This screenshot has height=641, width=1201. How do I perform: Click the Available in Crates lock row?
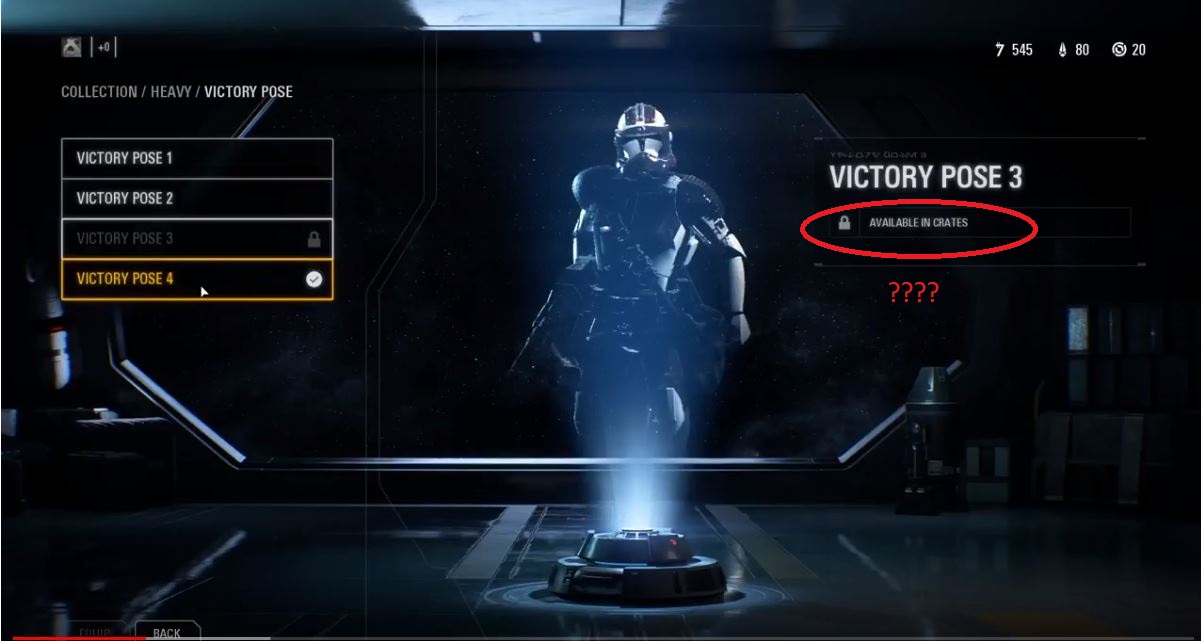click(x=972, y=223)
